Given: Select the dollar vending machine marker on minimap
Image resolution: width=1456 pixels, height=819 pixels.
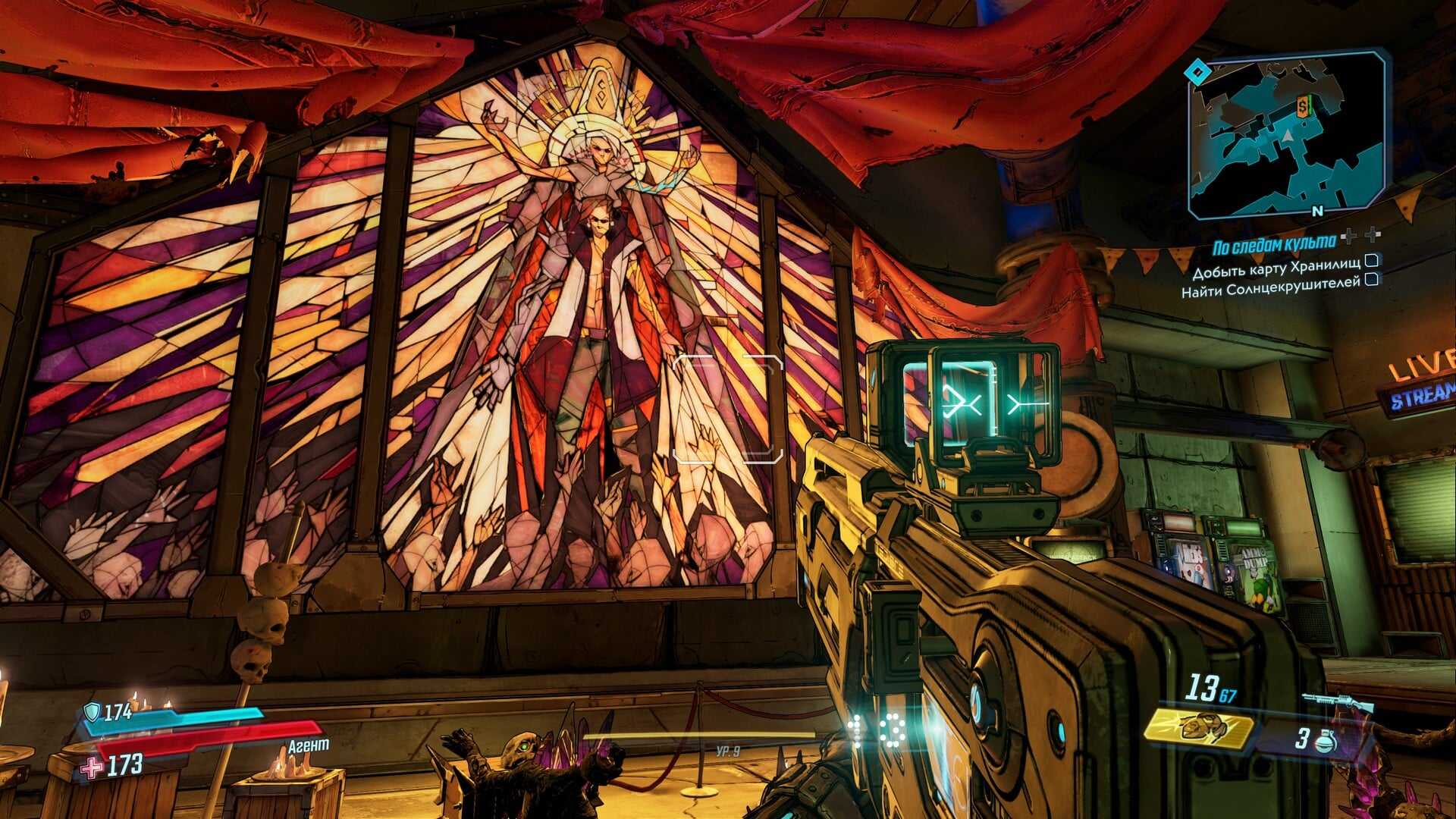Looking at the screenshot, I should (x=1303, y=106).
